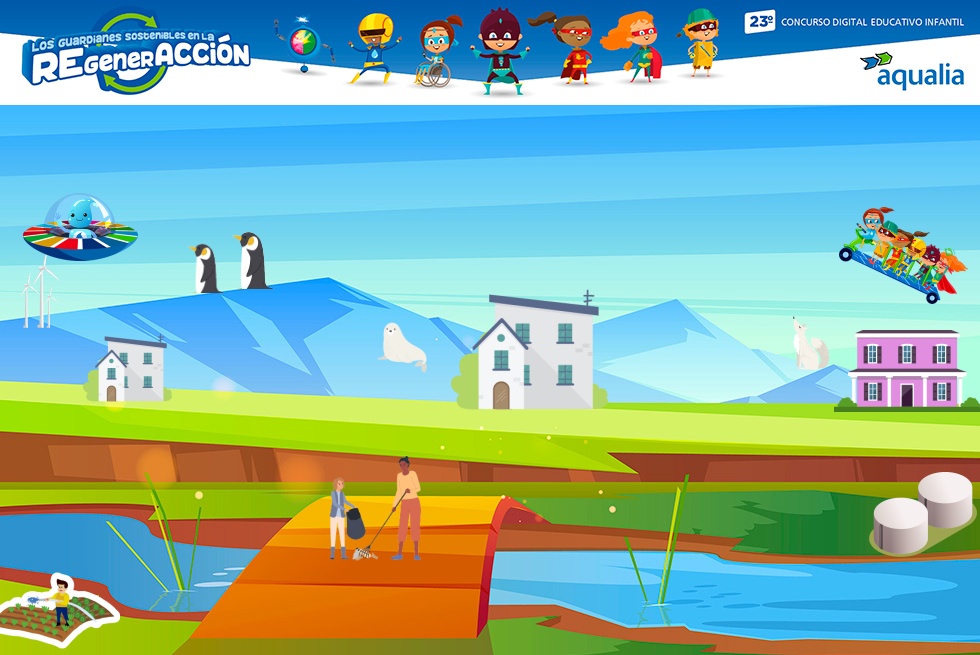980x655 pixels.
Task: Click the REgenerAcción game logo
Action: pyautogui.click(x=137, y=55)
